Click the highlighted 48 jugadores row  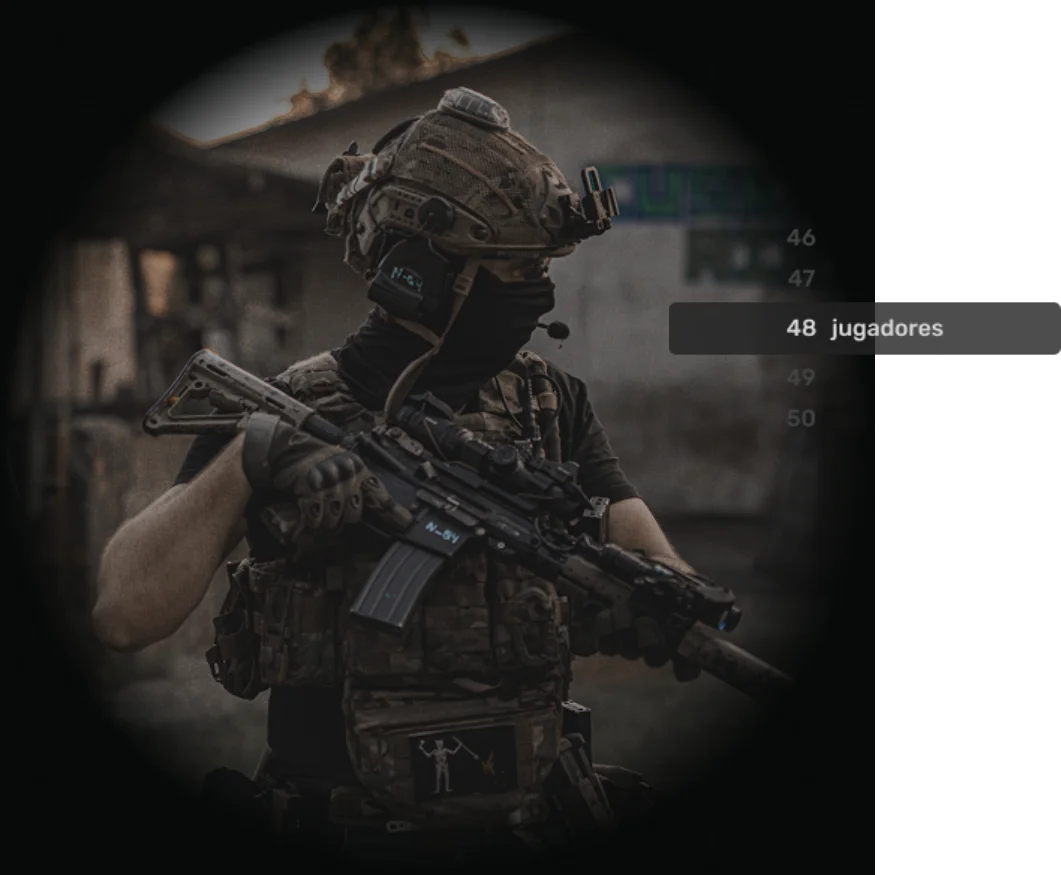pyautogui.click(x=864, y=328)
